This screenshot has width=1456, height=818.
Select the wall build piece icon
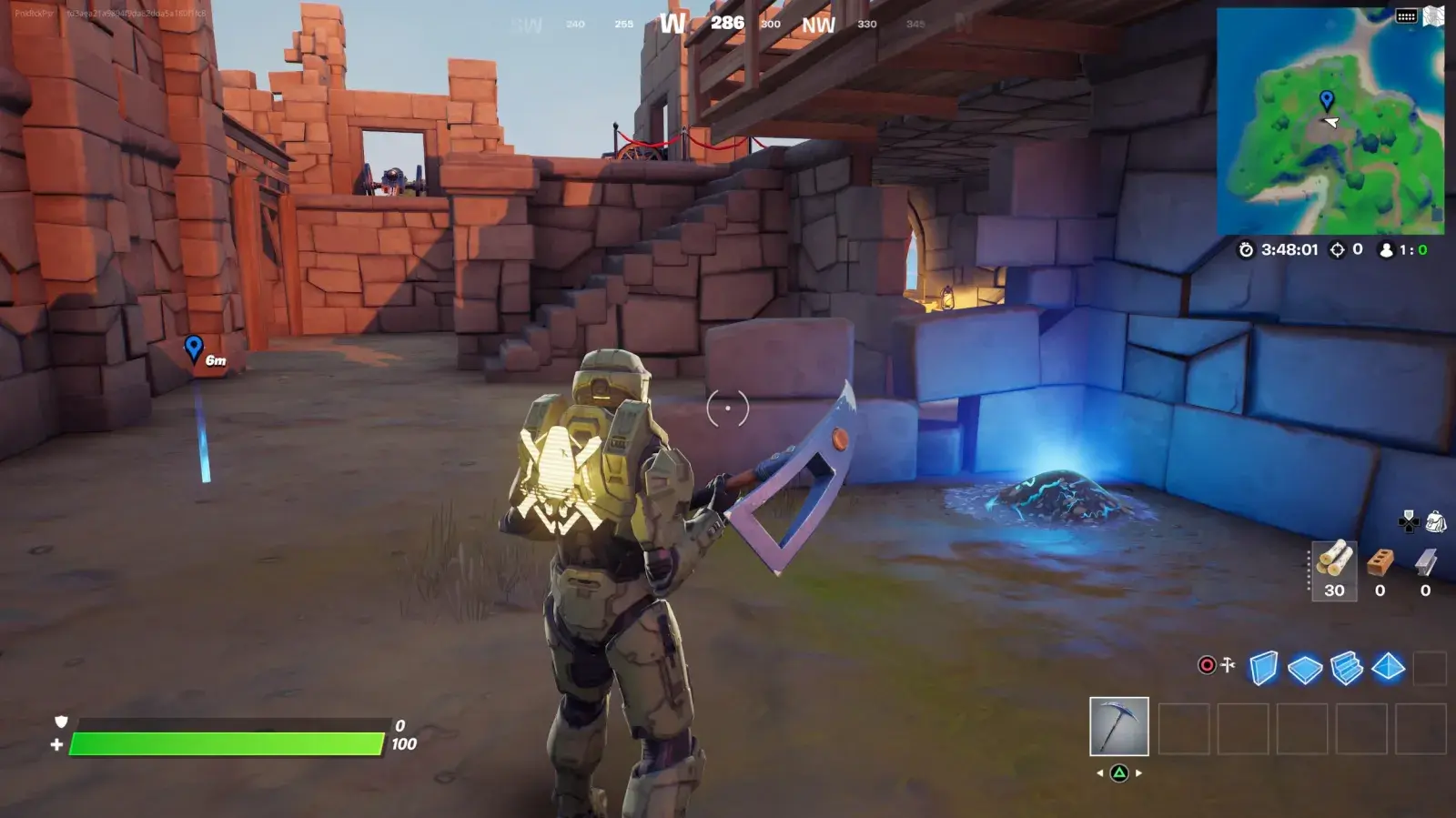[x=1265, y=666]
